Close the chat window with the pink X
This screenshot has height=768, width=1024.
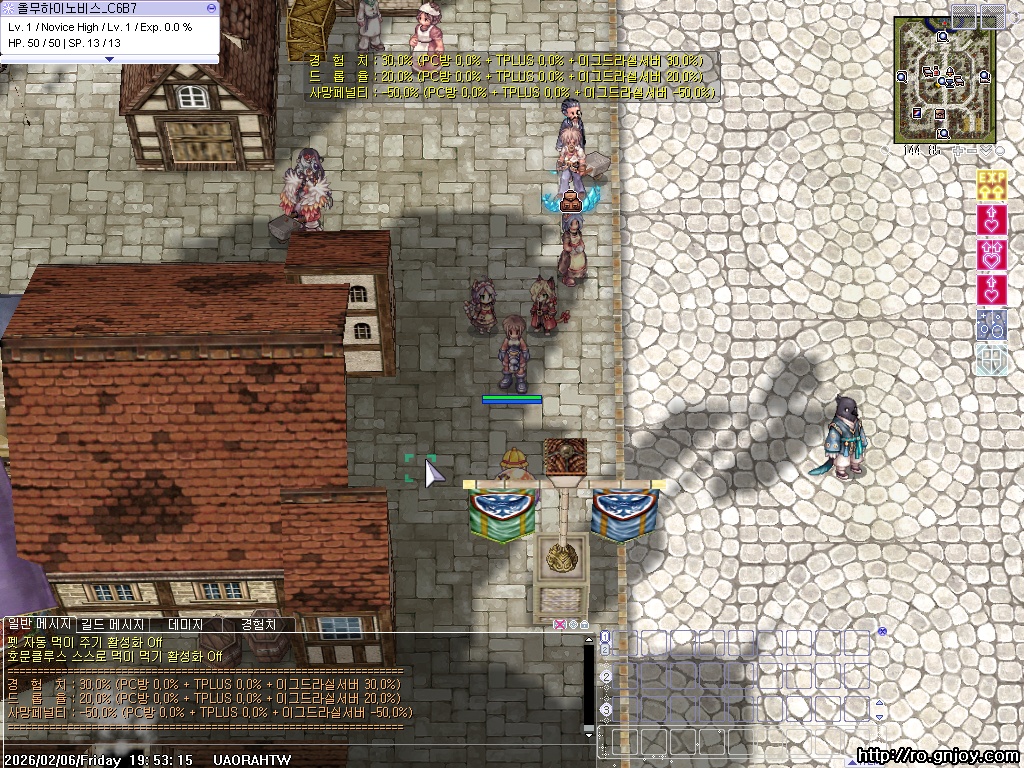click(560, 625)
